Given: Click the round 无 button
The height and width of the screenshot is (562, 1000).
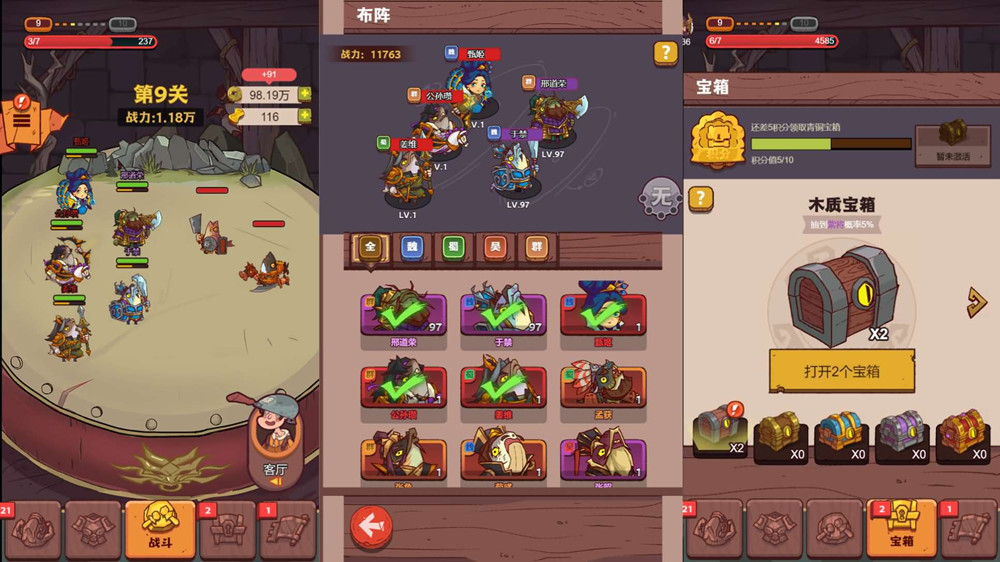Looking at the screenshot, I should point(659,197).
